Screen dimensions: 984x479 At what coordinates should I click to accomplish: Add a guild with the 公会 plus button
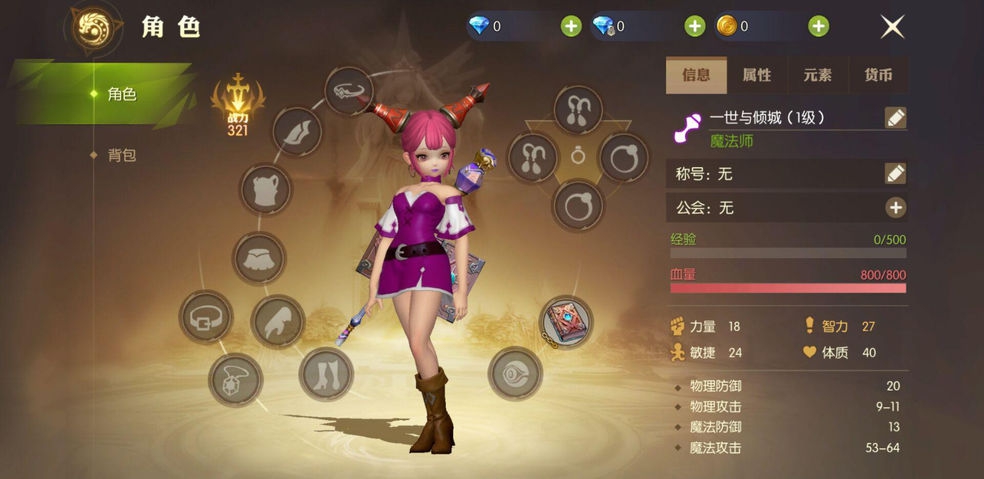pyautogui.click(x=895, y=208)
